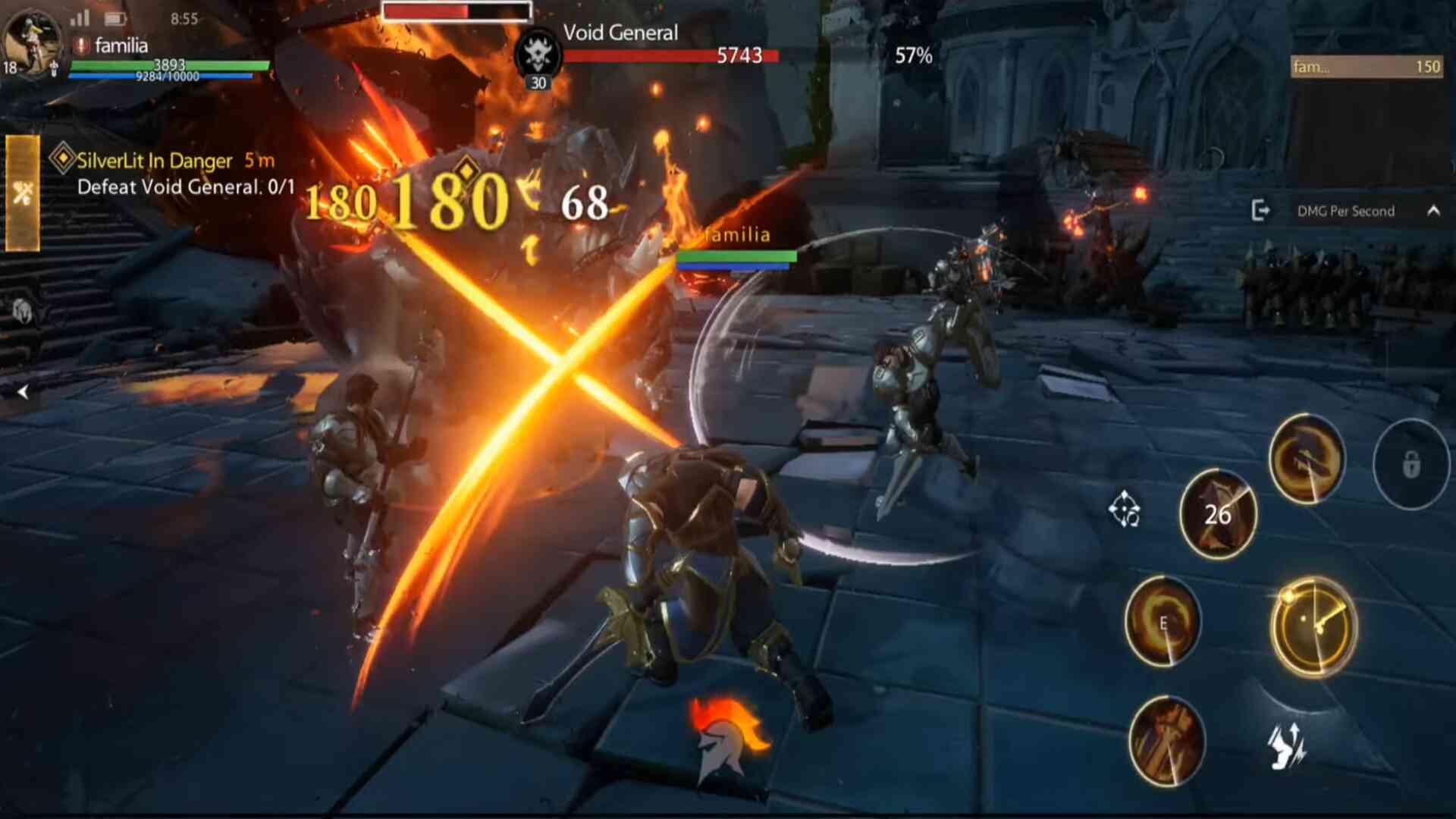Activate the golden ring skill beside the padlock
The width and height of the screenshot is (1456, 819).
coord(1306,459)
